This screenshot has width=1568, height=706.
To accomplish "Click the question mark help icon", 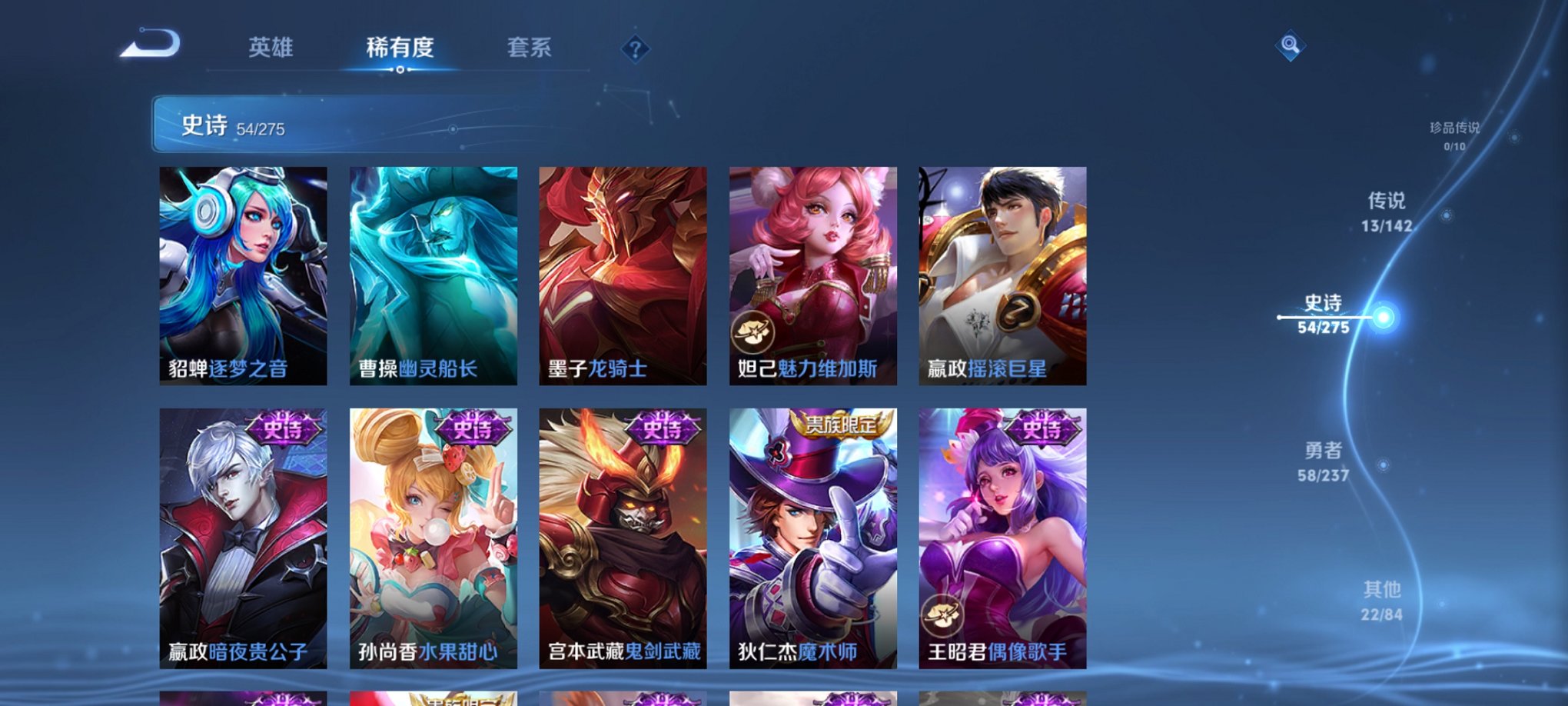I will point(634,50).
